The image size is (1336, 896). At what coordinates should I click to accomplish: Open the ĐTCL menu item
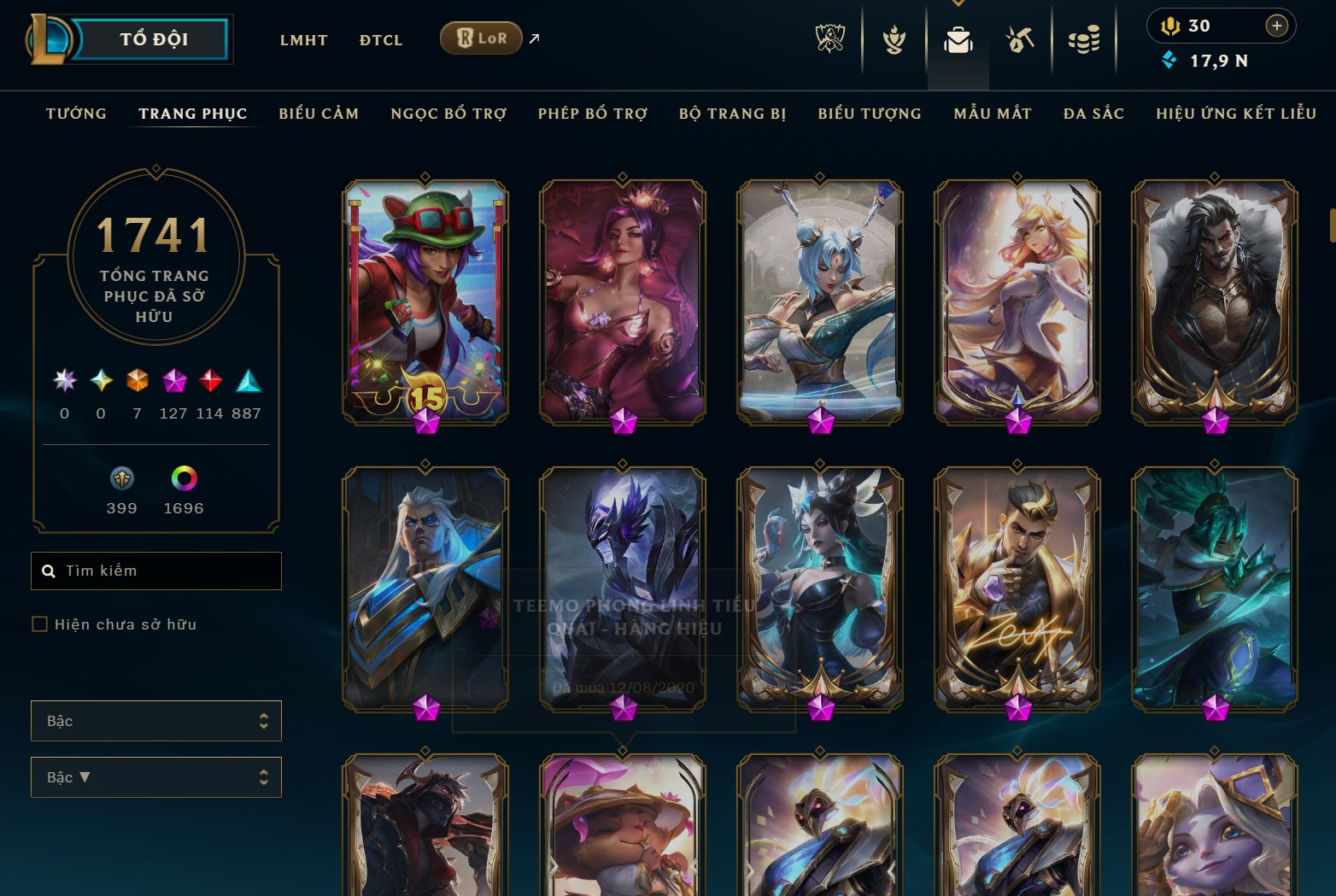pyautogui.click(x=380, y=39)
